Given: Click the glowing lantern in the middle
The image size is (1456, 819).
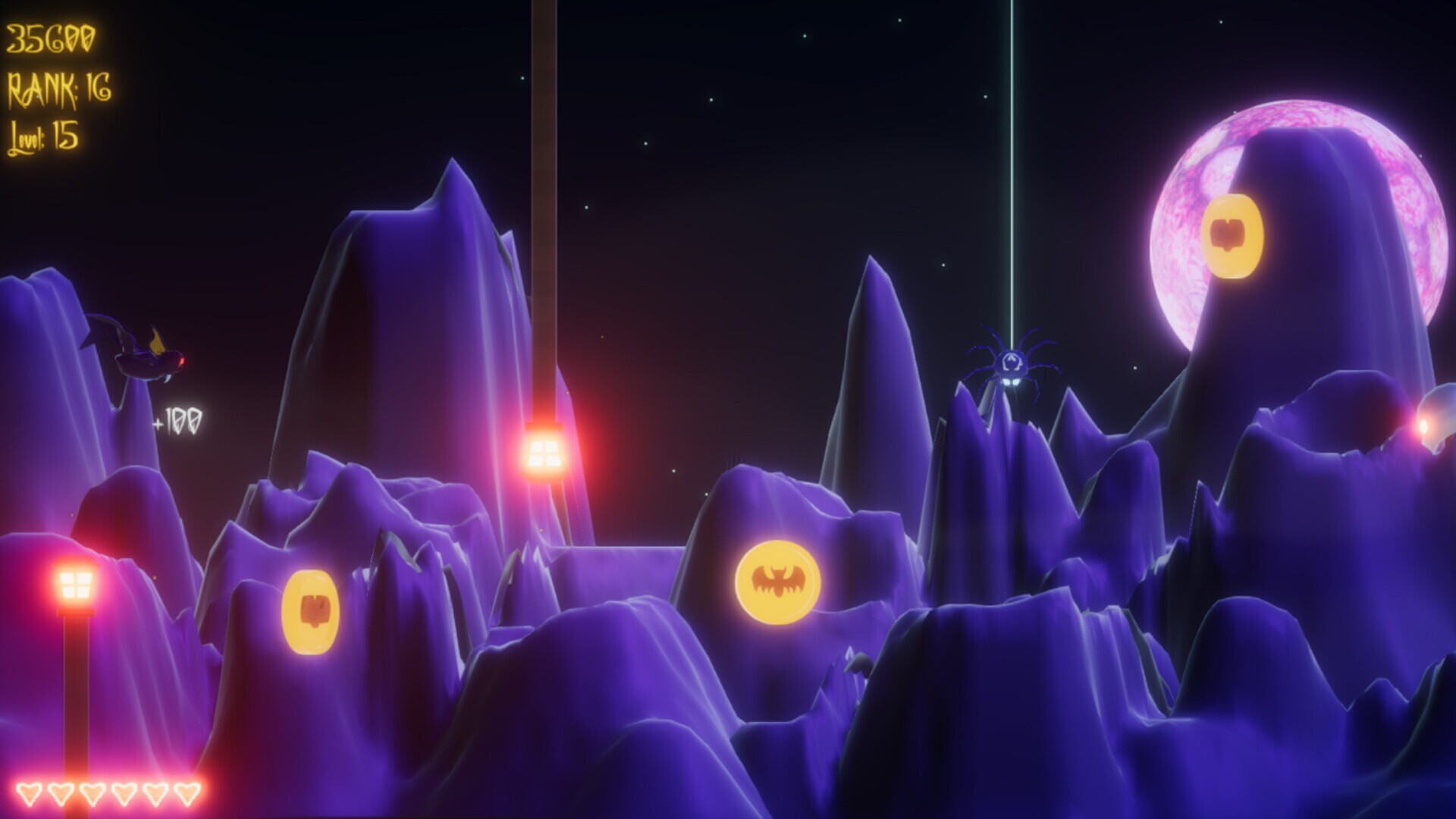Looking at the screenshot, I should click(x=543, y=453).
